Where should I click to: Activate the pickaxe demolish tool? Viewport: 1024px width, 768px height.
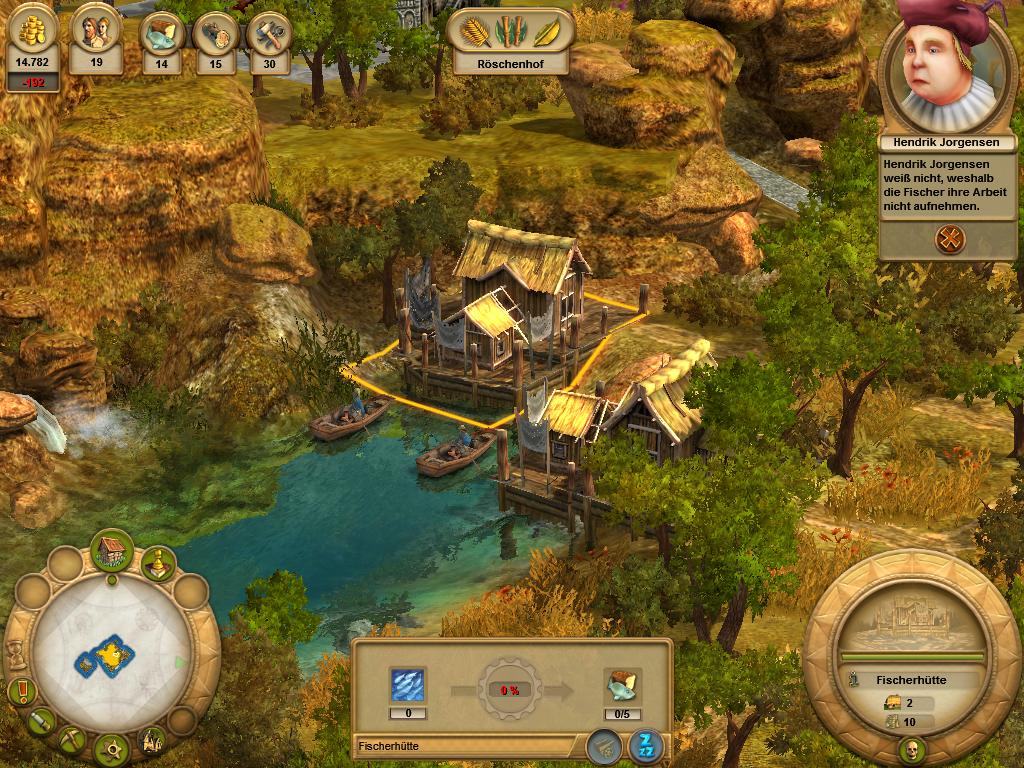[72, 740]
